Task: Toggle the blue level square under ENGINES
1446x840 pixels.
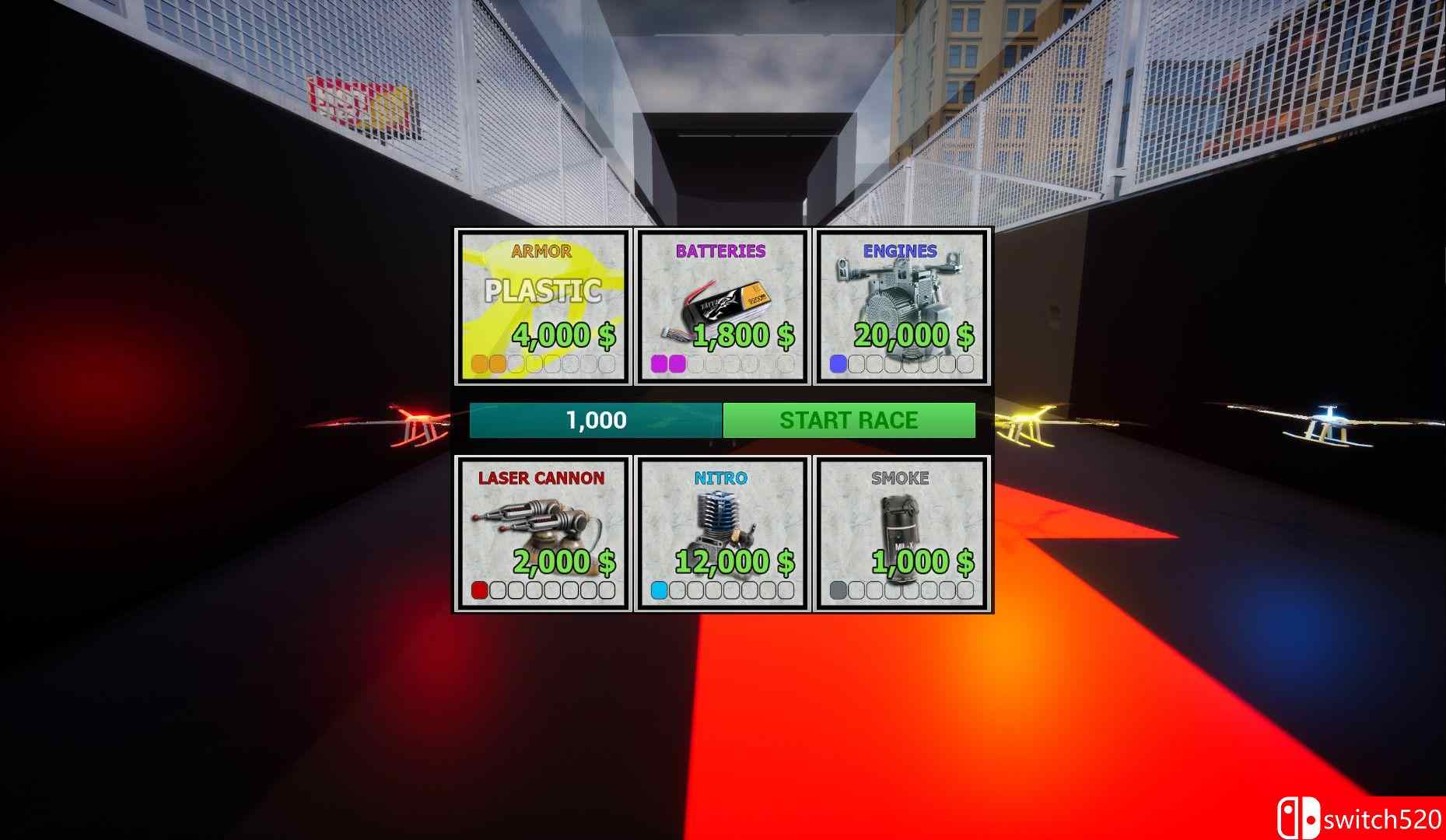Action: (x=839, y=362)
